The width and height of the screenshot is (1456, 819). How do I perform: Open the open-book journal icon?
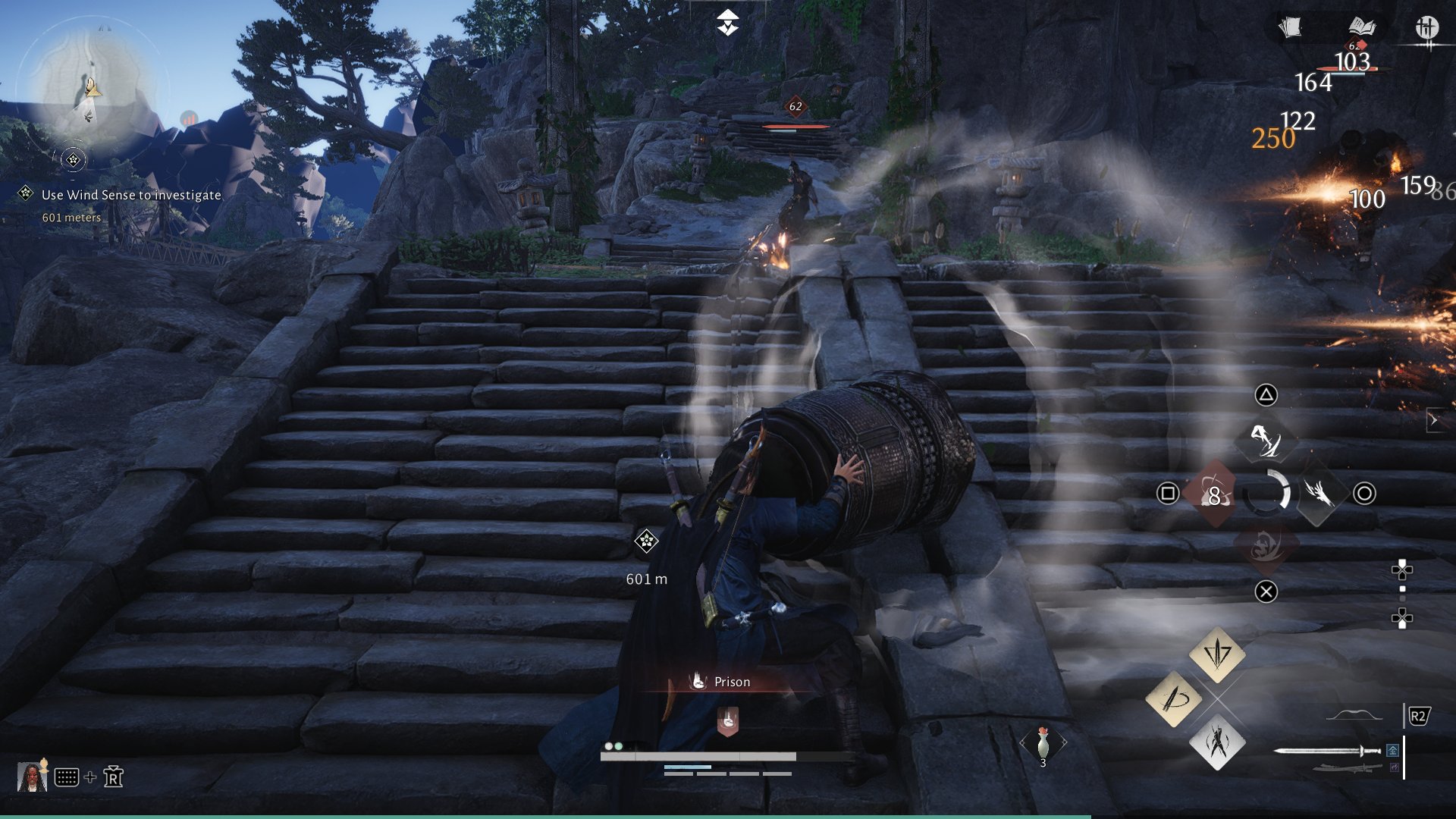point(1361,27)
